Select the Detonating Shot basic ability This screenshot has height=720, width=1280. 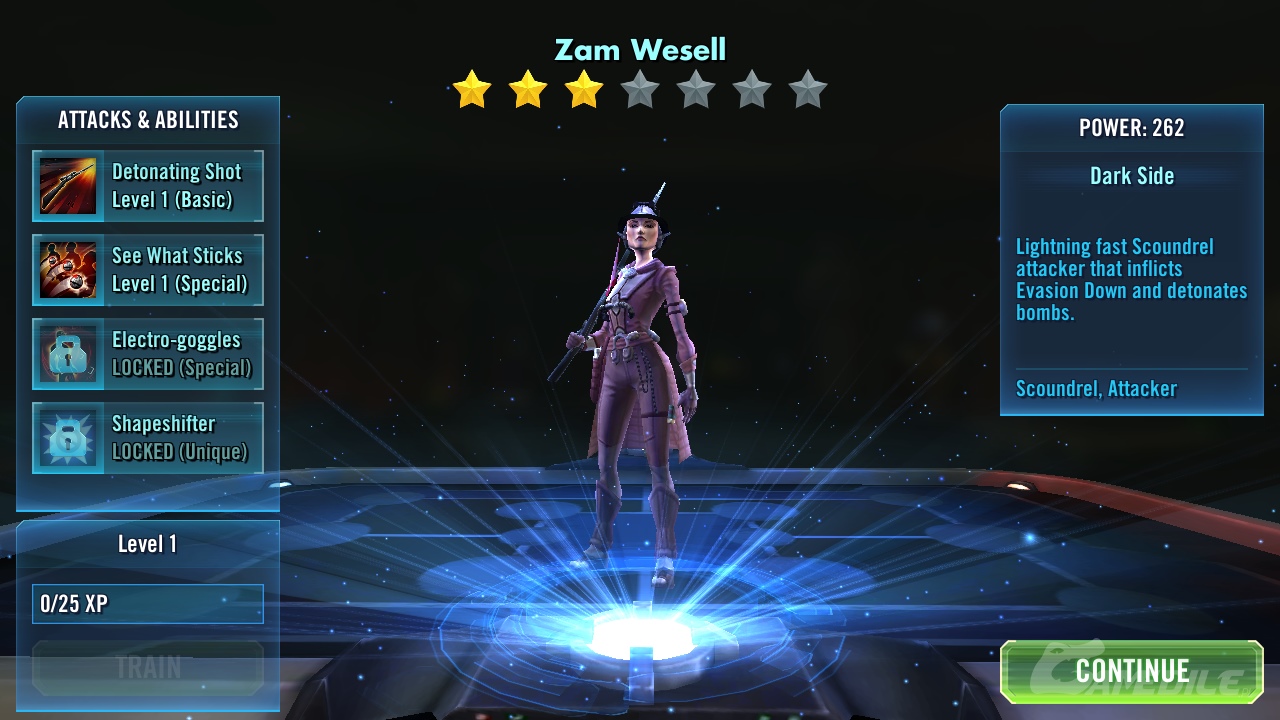(x=148, y=186)
